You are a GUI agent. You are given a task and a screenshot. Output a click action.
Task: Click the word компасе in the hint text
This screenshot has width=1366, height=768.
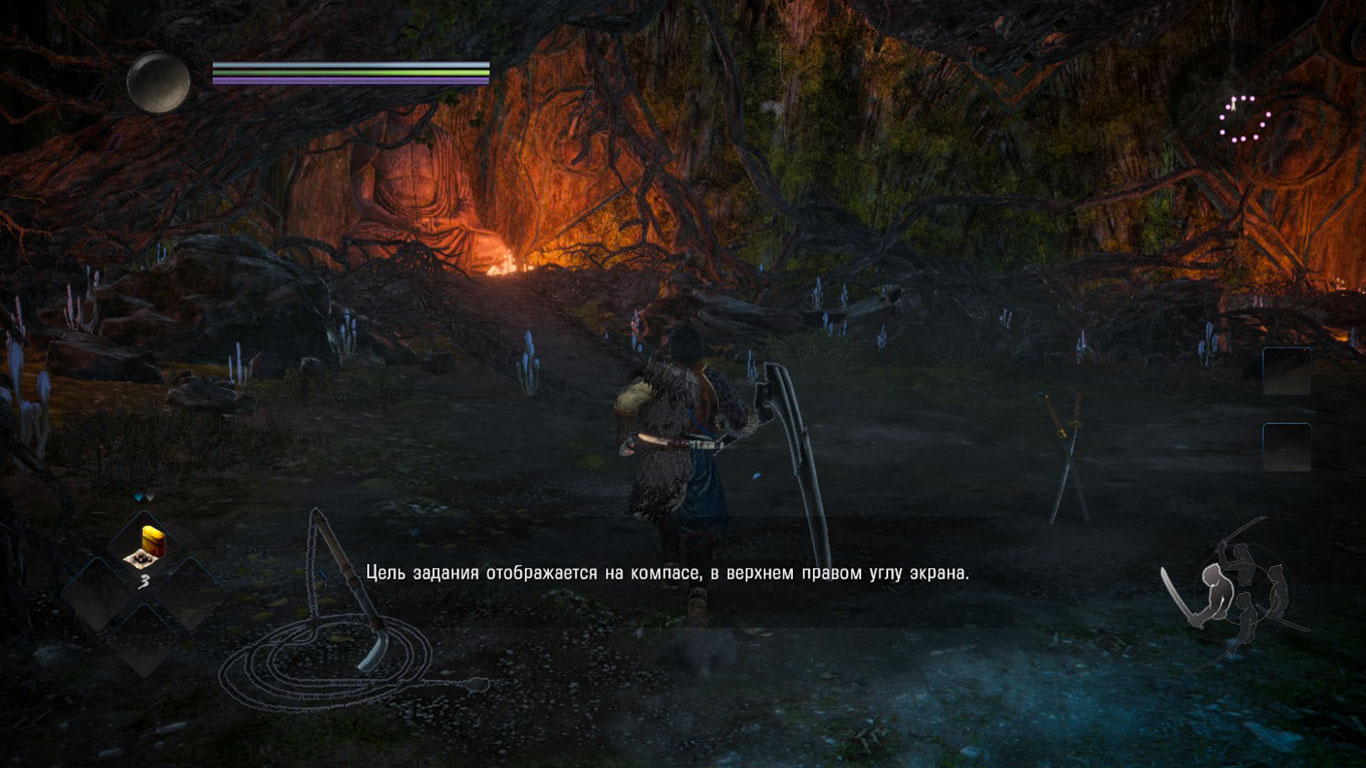662,575
